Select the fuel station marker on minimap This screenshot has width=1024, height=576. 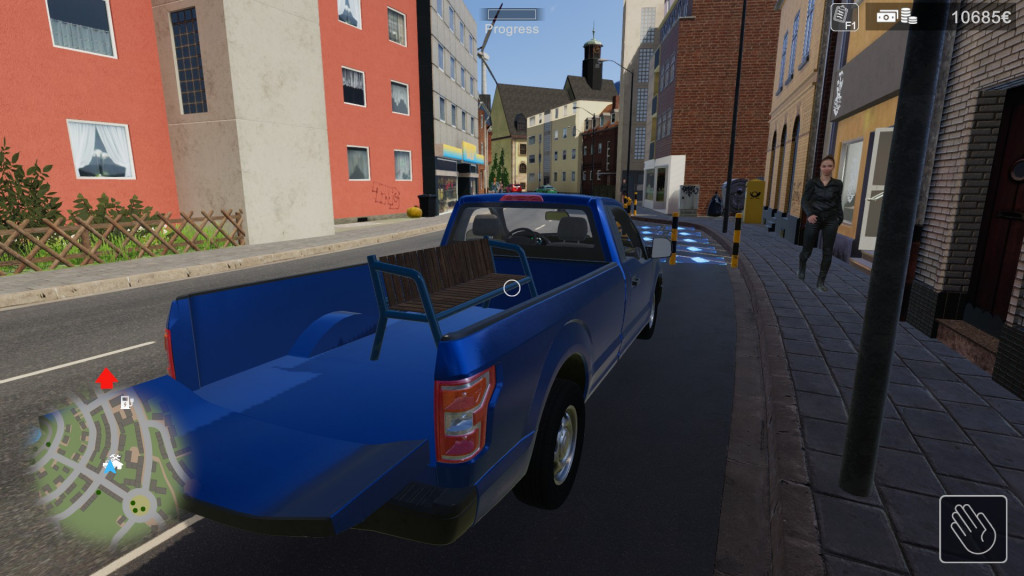point(127,402)
